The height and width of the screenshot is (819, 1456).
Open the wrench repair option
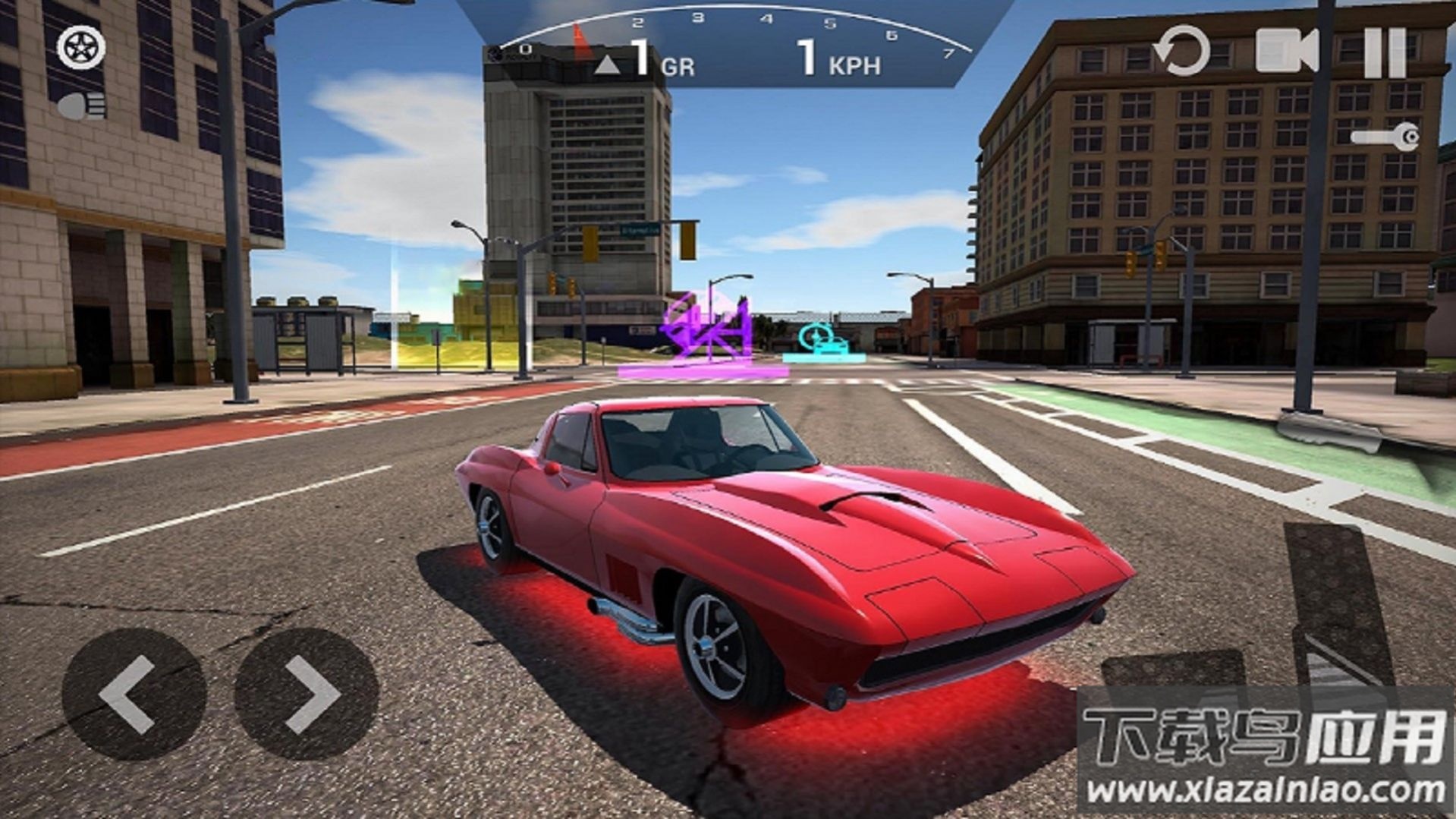(x=1385, y=137)
